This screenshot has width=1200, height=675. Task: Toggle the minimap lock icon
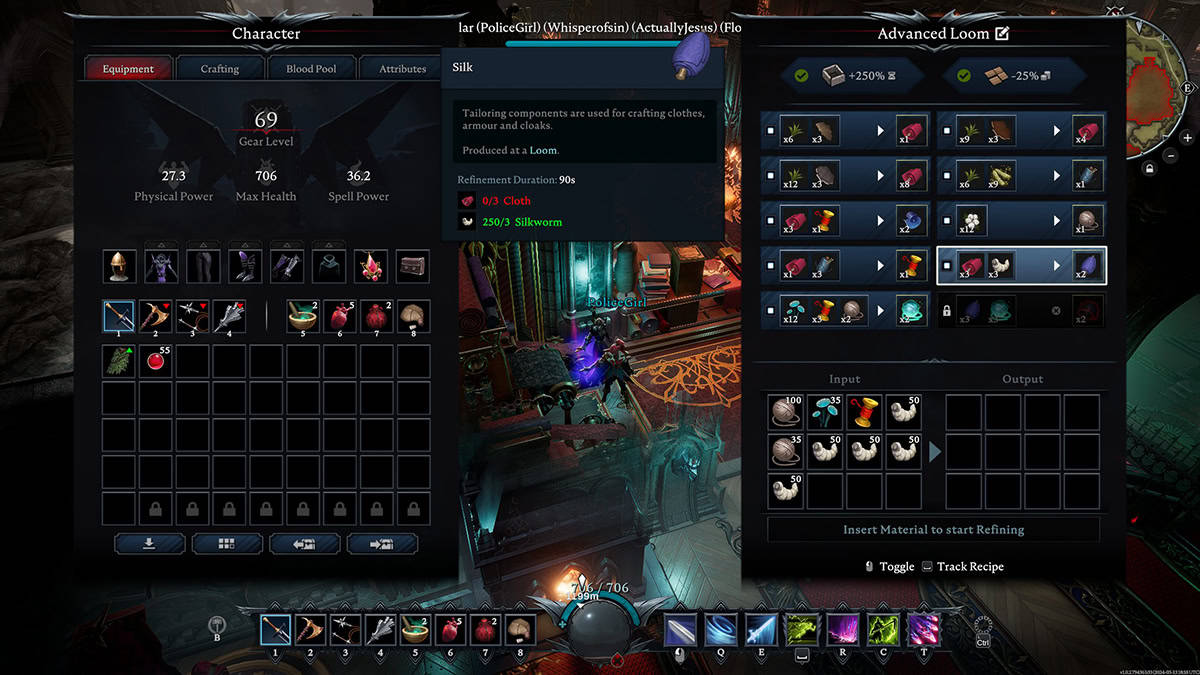point(1151,169)
